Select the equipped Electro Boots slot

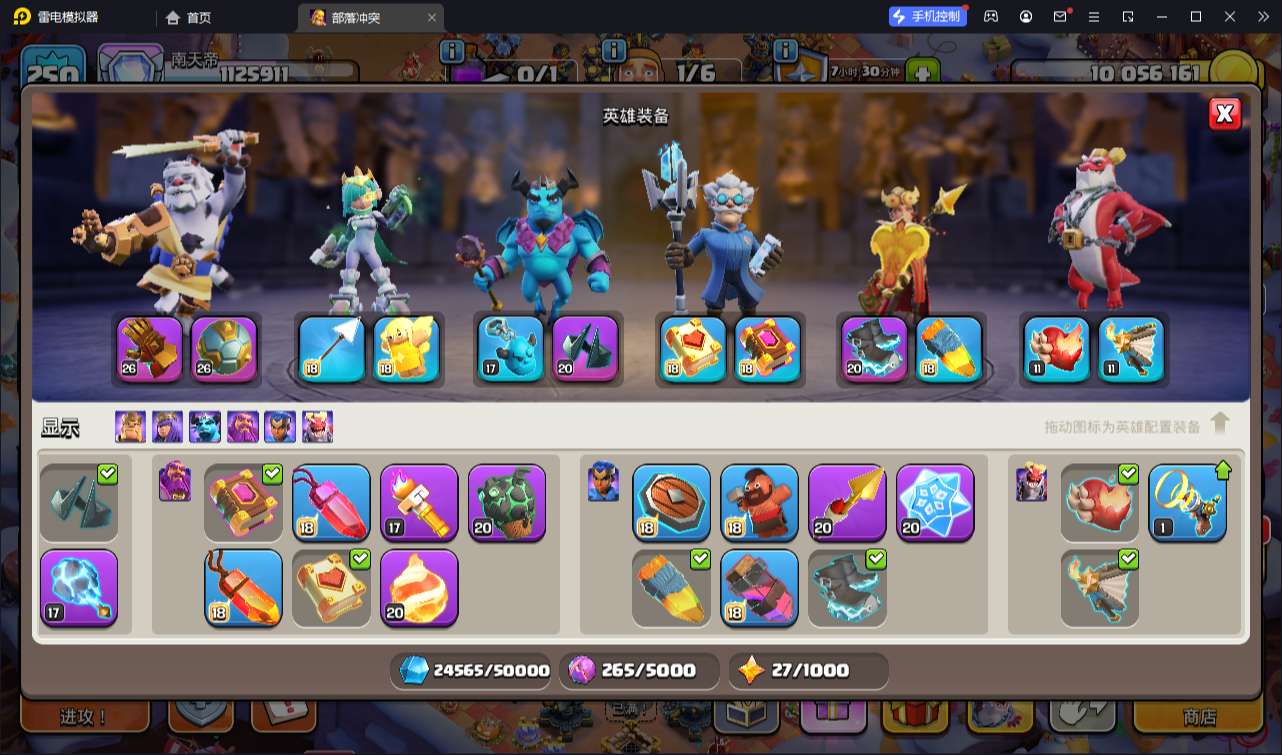pos(874,349)
